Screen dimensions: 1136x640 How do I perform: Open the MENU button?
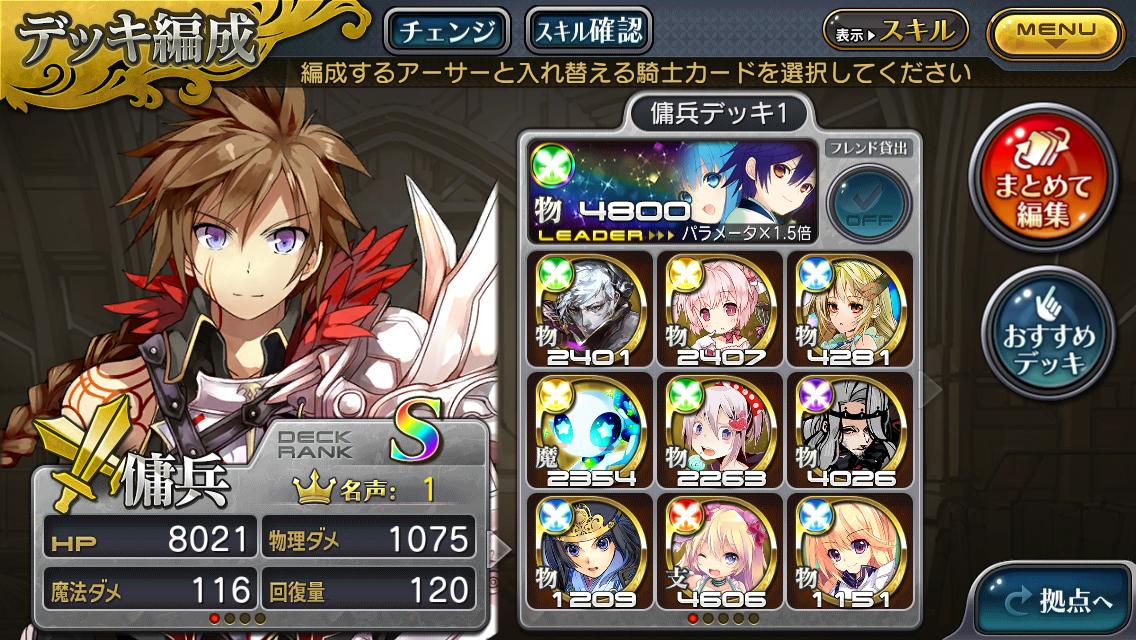tap(1056, 31)
